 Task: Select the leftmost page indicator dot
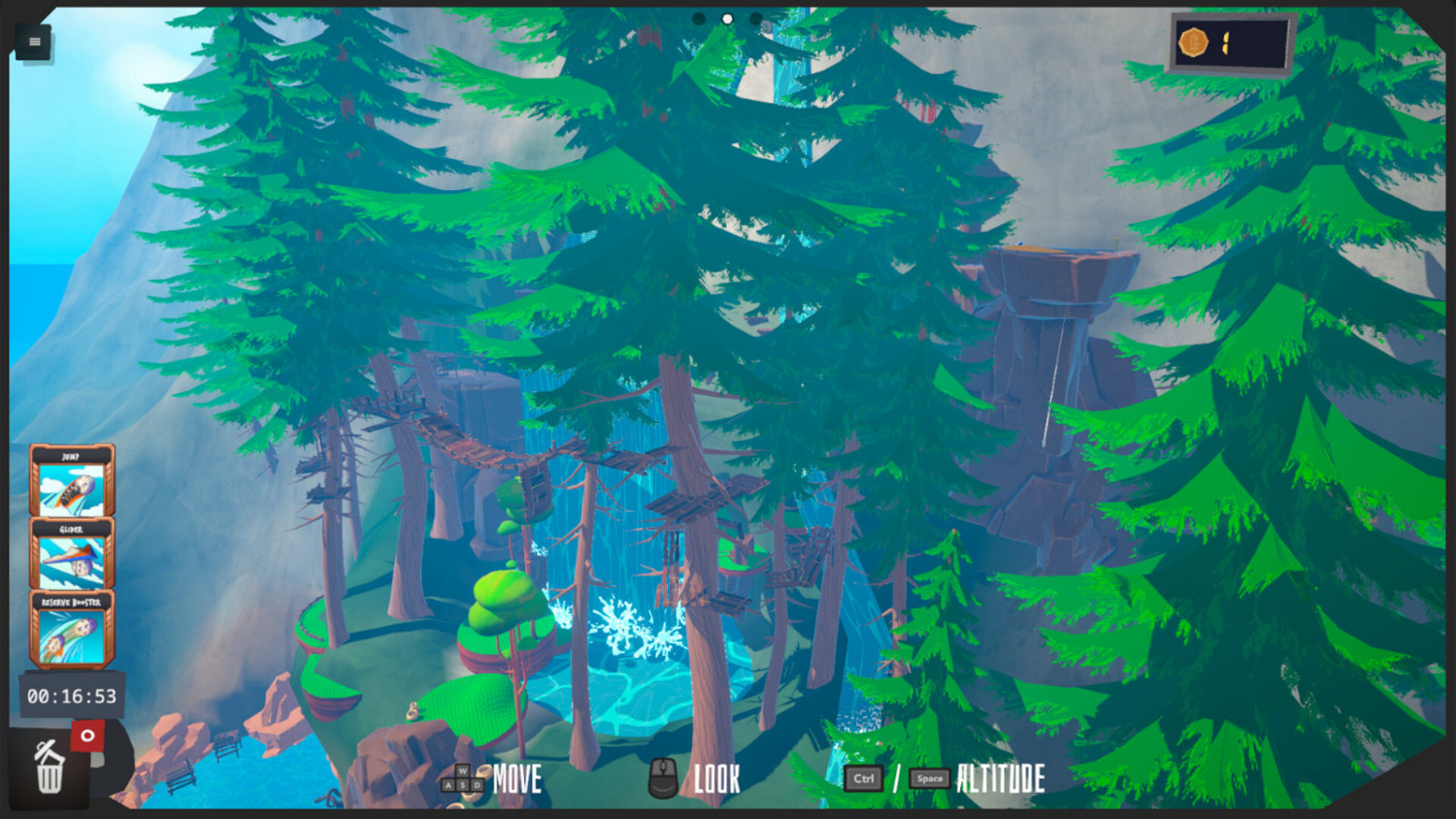699,18
